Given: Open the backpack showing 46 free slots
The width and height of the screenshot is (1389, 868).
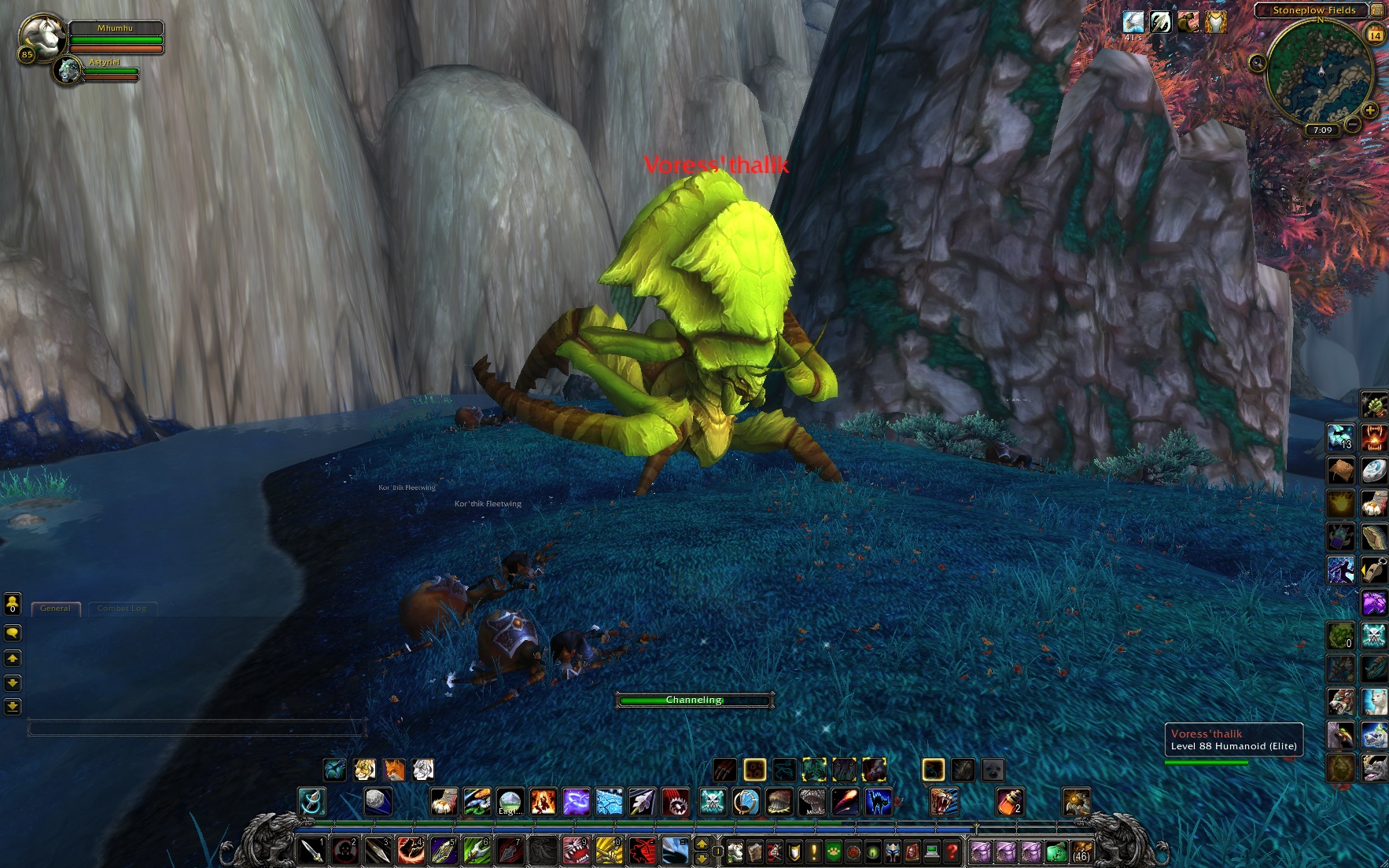Looking at the screenshot, I should (1081, 851).
